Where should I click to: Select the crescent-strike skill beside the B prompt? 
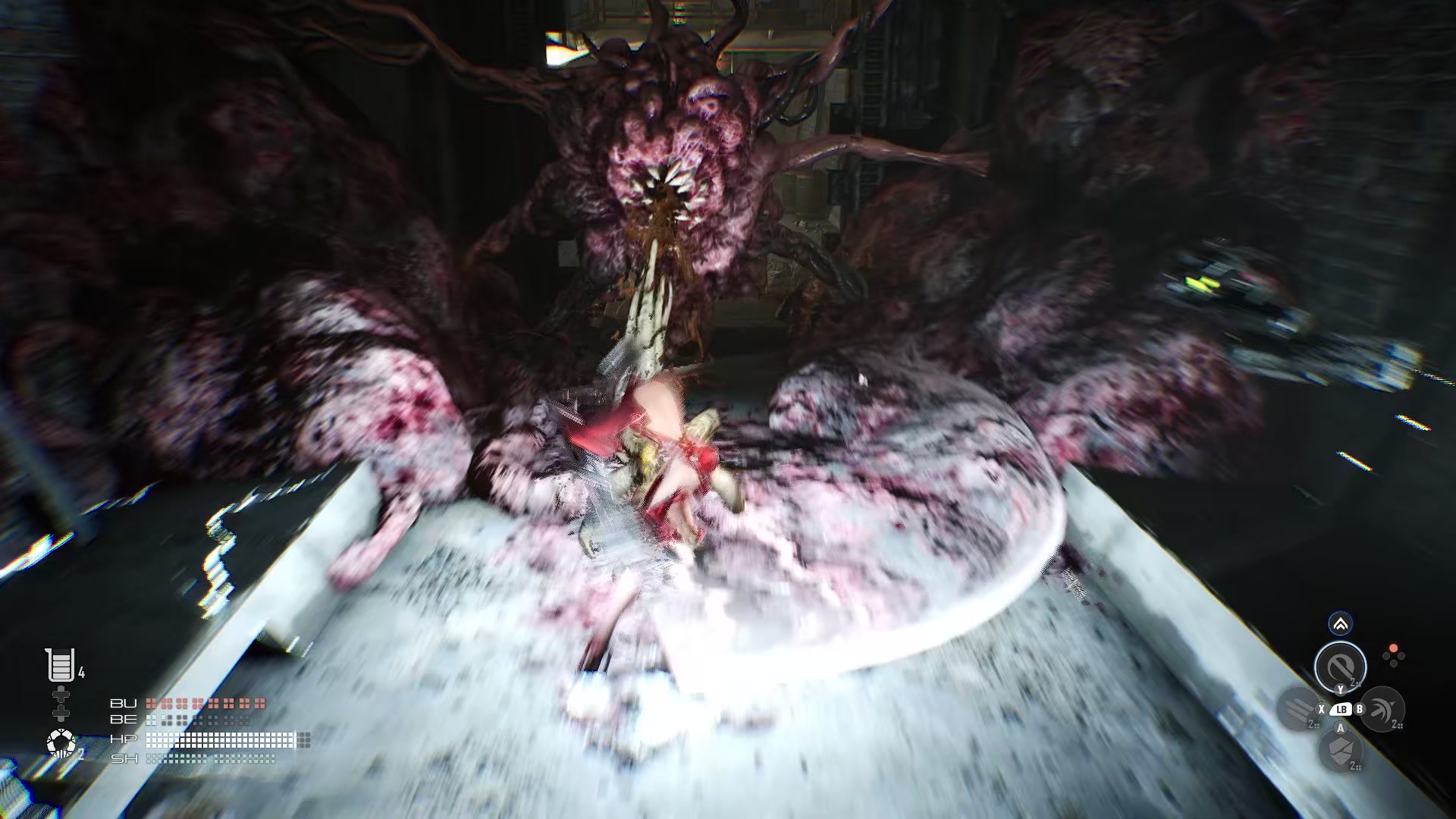tap(1382, 709)
